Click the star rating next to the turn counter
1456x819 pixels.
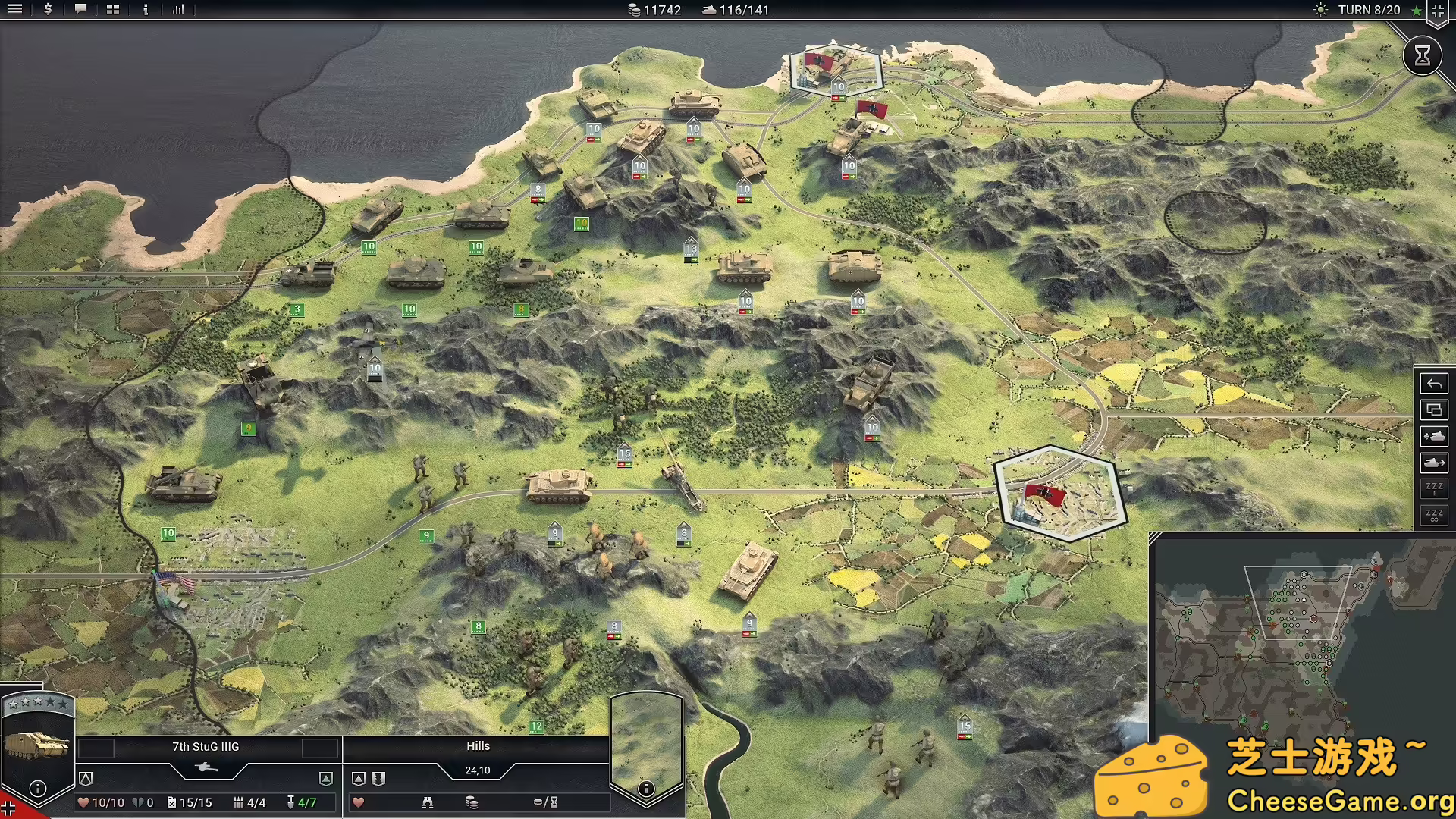pos(1417,10)
